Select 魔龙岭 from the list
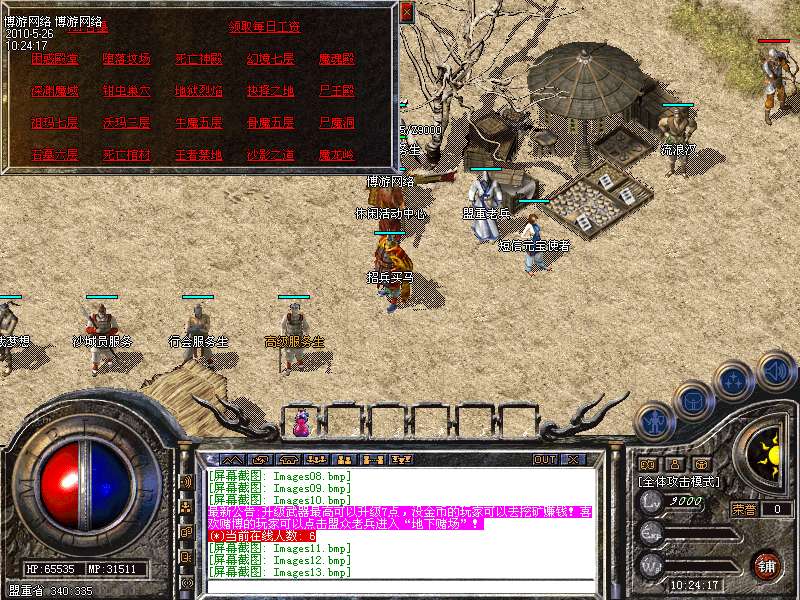800x600 pixels. 336,155
